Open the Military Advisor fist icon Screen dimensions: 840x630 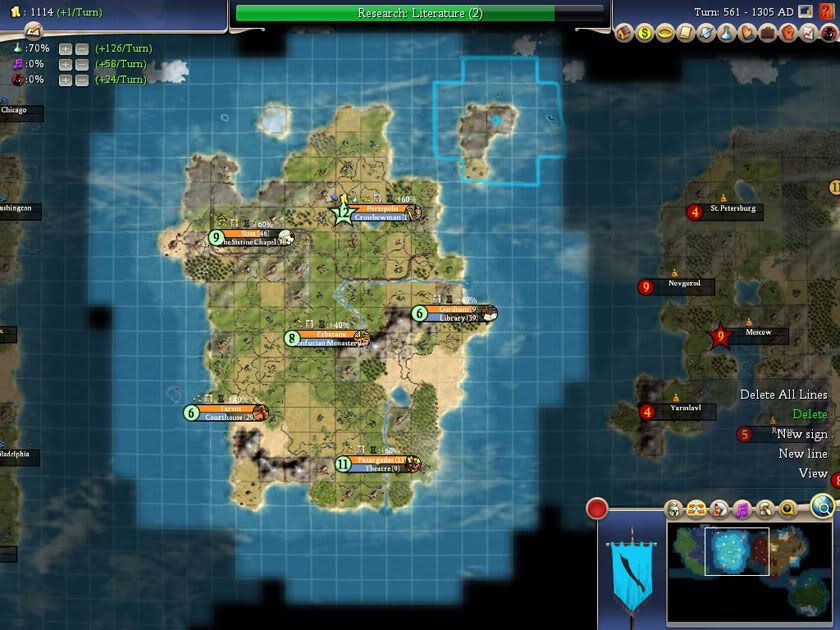click(x=787, y=34)
